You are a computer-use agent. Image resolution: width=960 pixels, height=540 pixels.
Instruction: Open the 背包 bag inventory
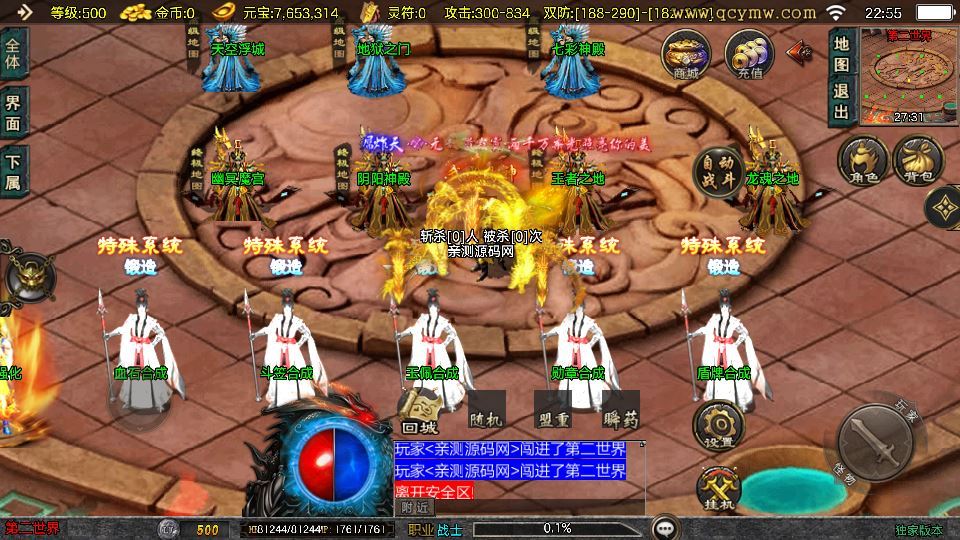[917, 161]
